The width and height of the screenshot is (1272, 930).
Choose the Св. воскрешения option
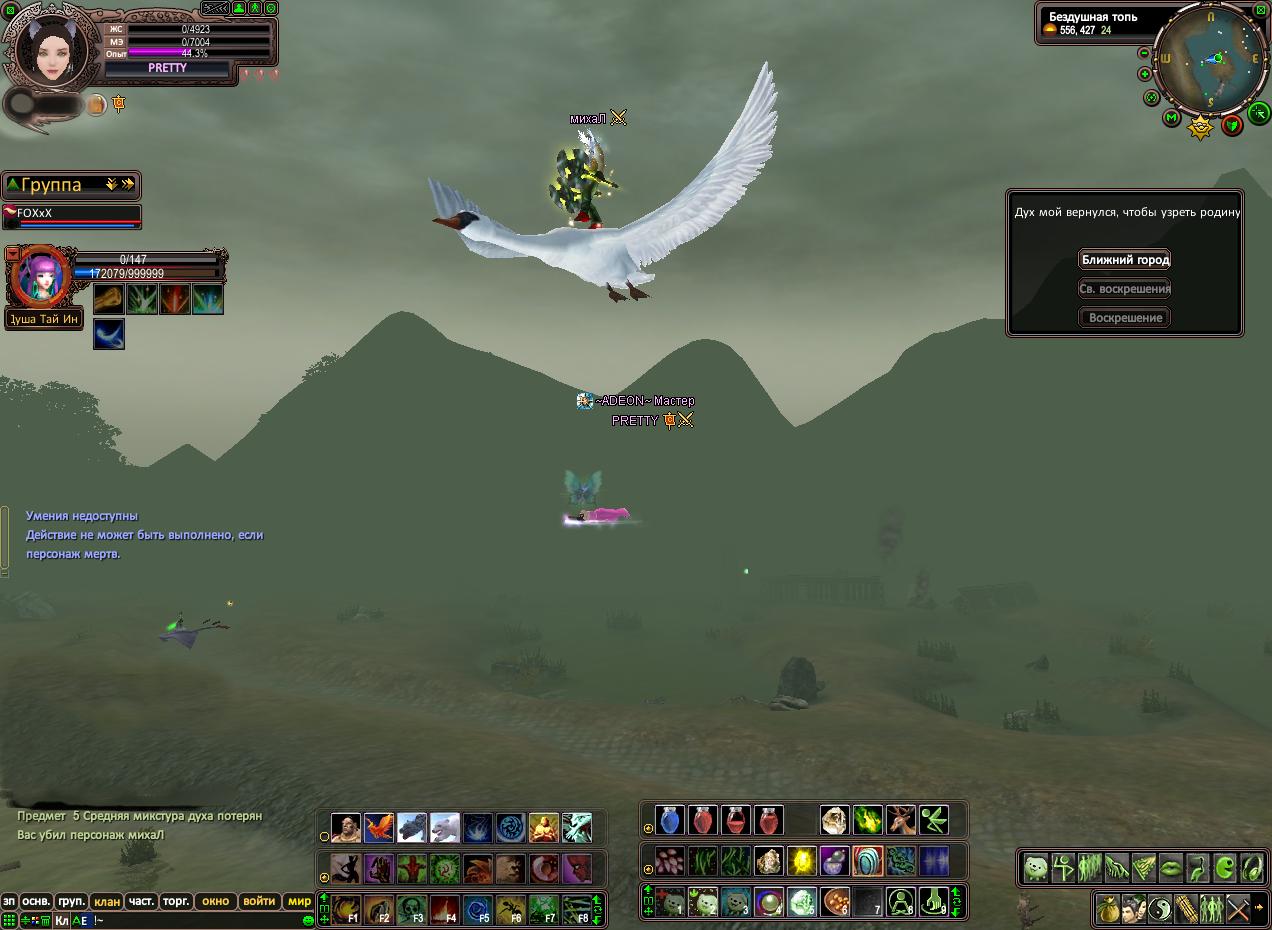click(x=1125, y=289)
